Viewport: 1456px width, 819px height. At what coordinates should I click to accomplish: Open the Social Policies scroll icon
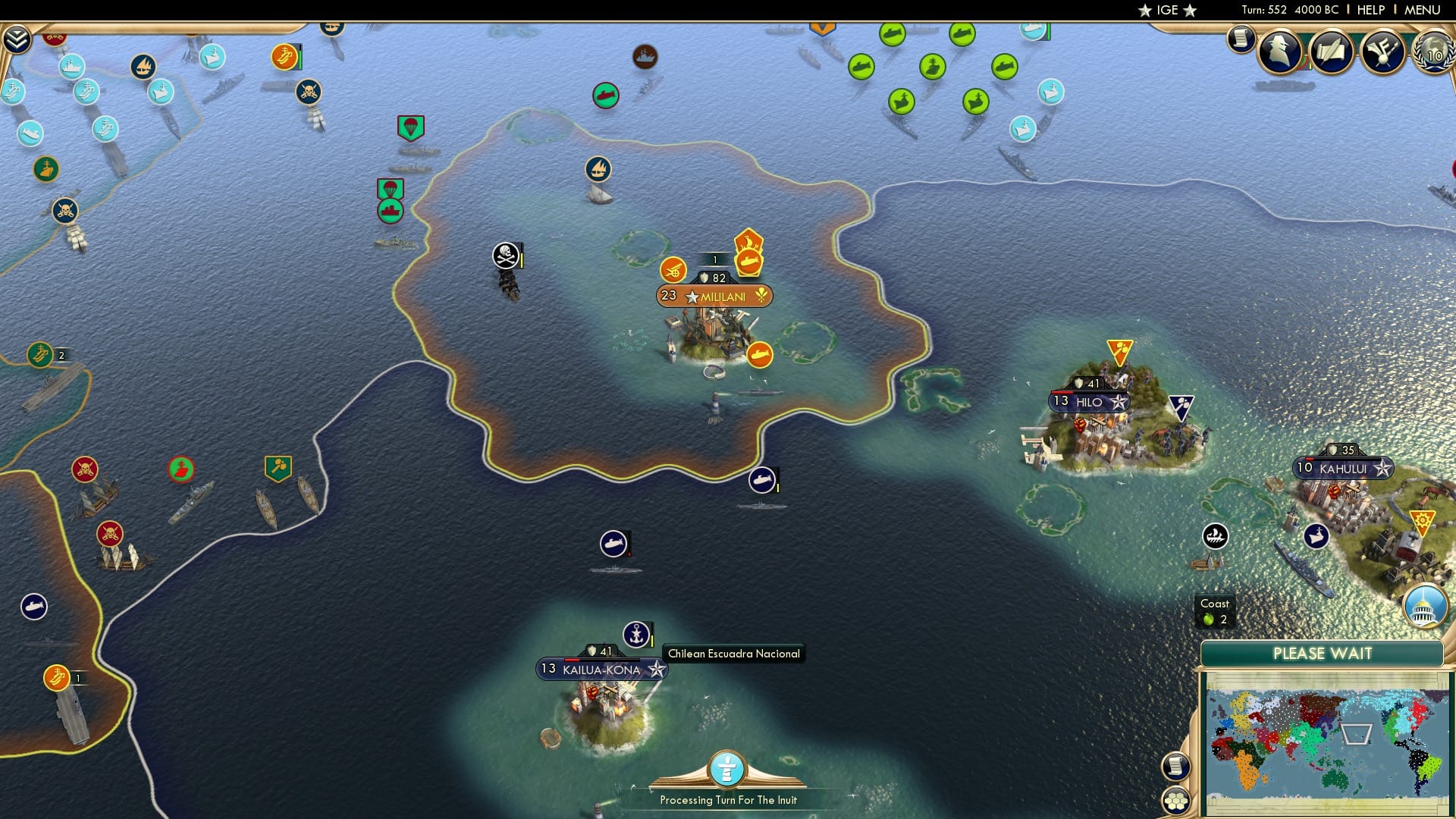pos(1332,52)
